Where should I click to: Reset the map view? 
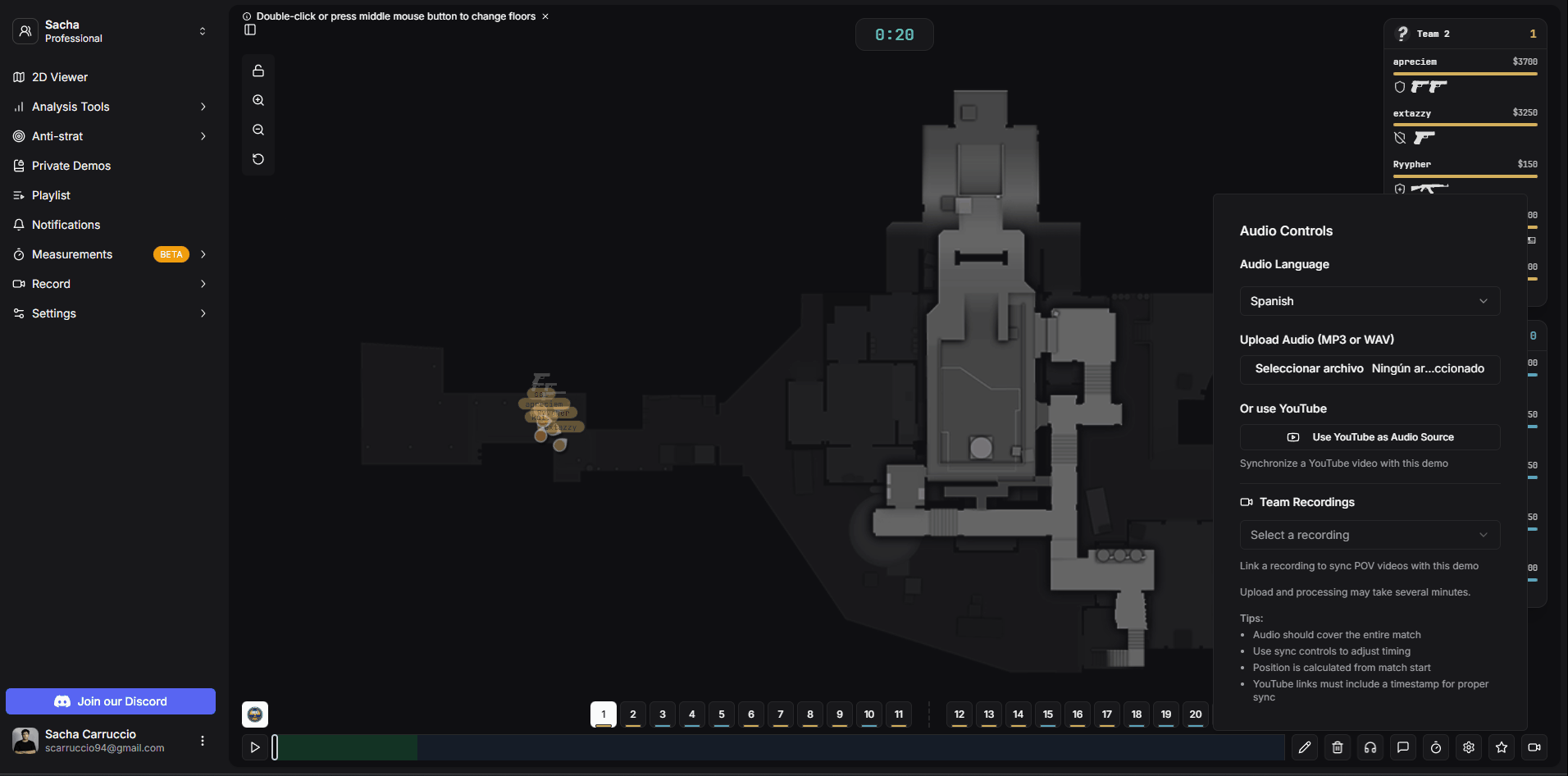coord(258,159)
